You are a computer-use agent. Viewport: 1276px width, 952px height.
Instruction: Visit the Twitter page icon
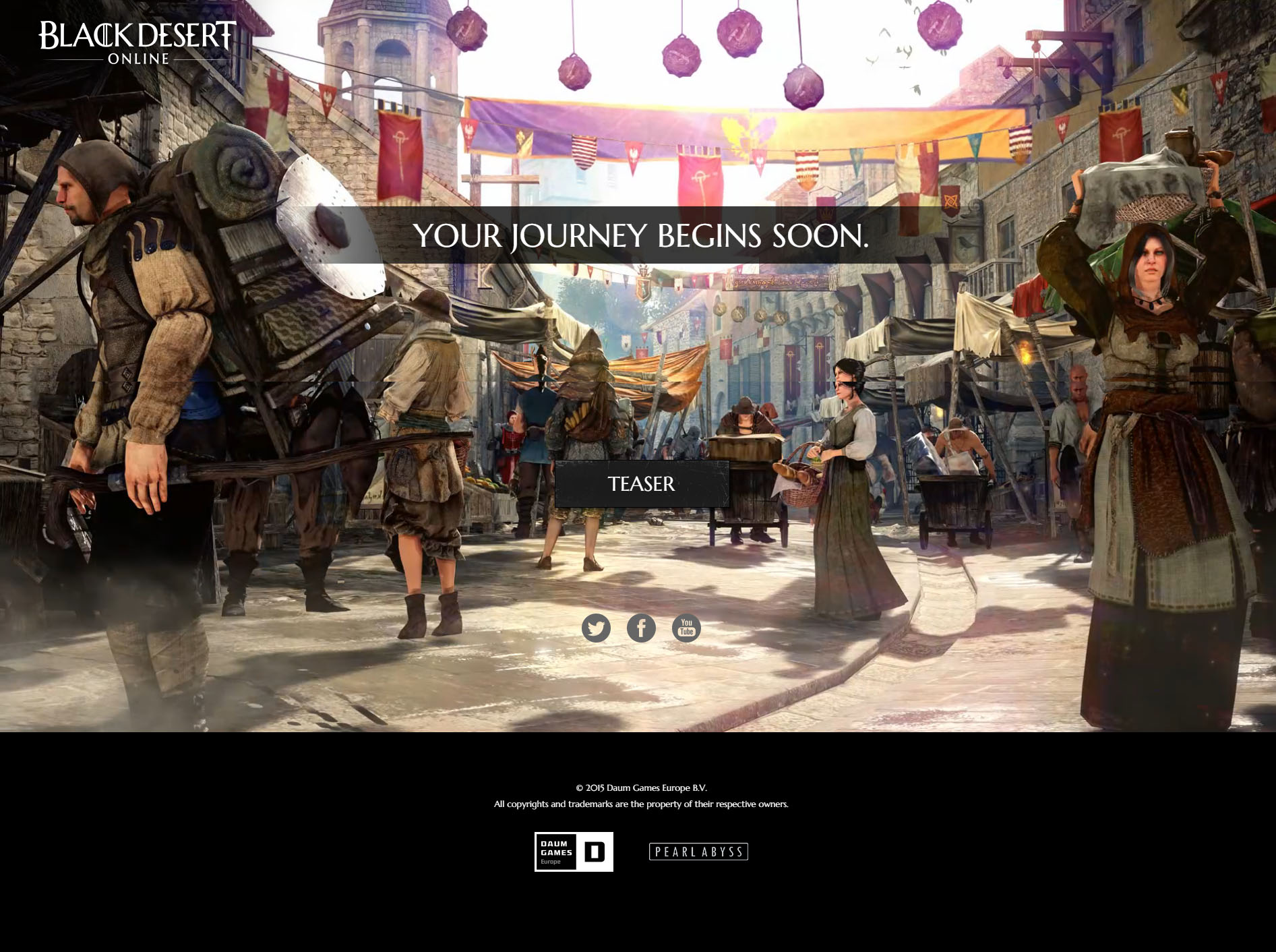(596, 628)
